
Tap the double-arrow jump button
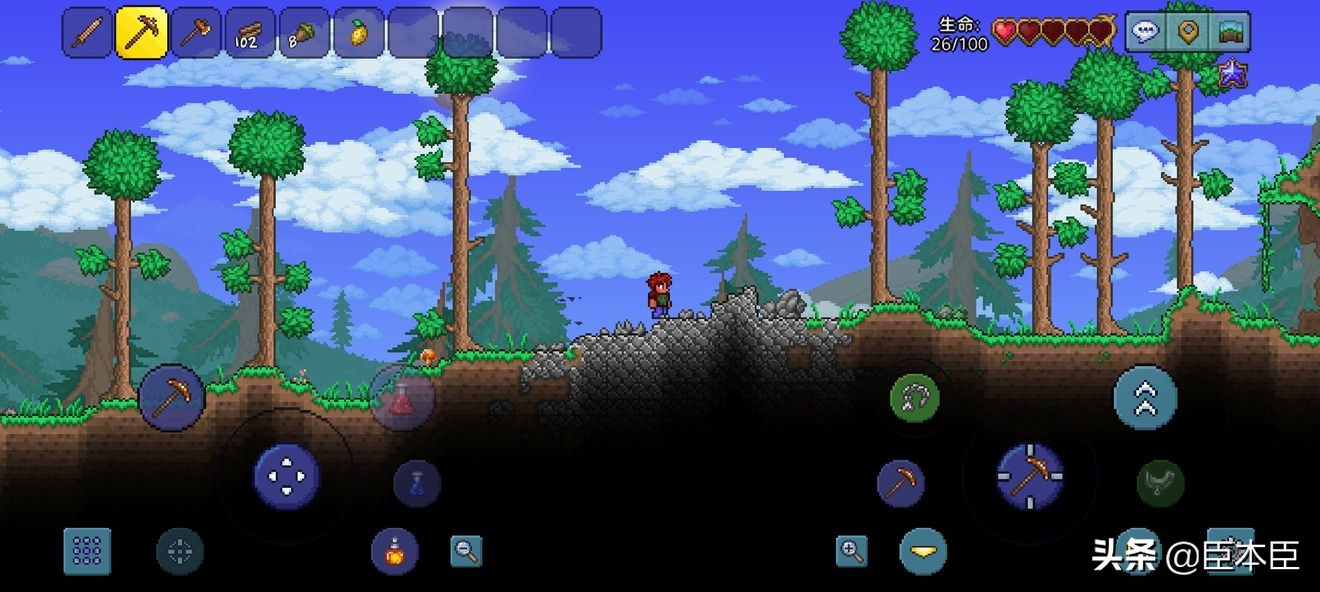[x=1145, y=398]
